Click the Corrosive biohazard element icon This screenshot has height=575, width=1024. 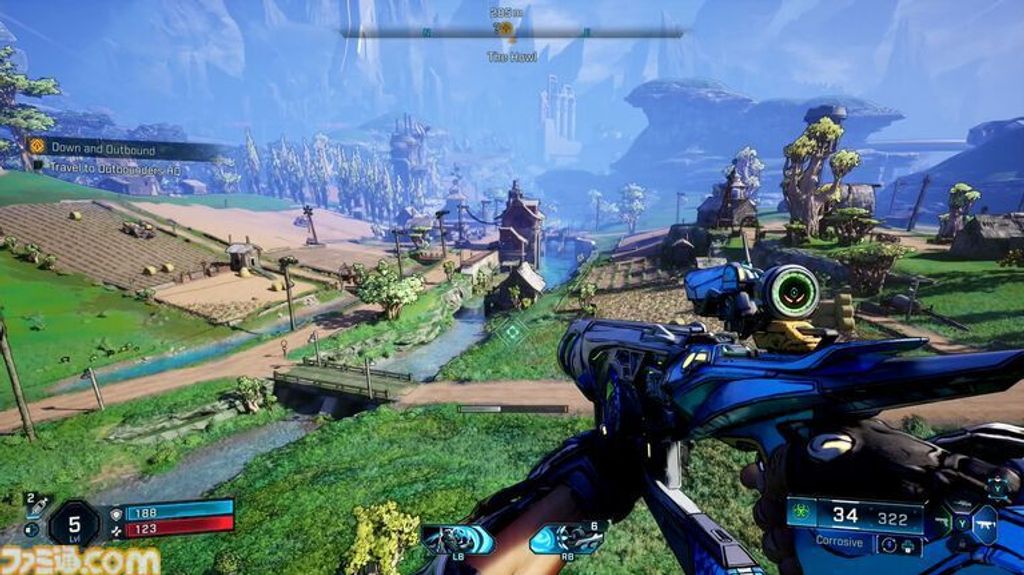click(x=800, y=515)
